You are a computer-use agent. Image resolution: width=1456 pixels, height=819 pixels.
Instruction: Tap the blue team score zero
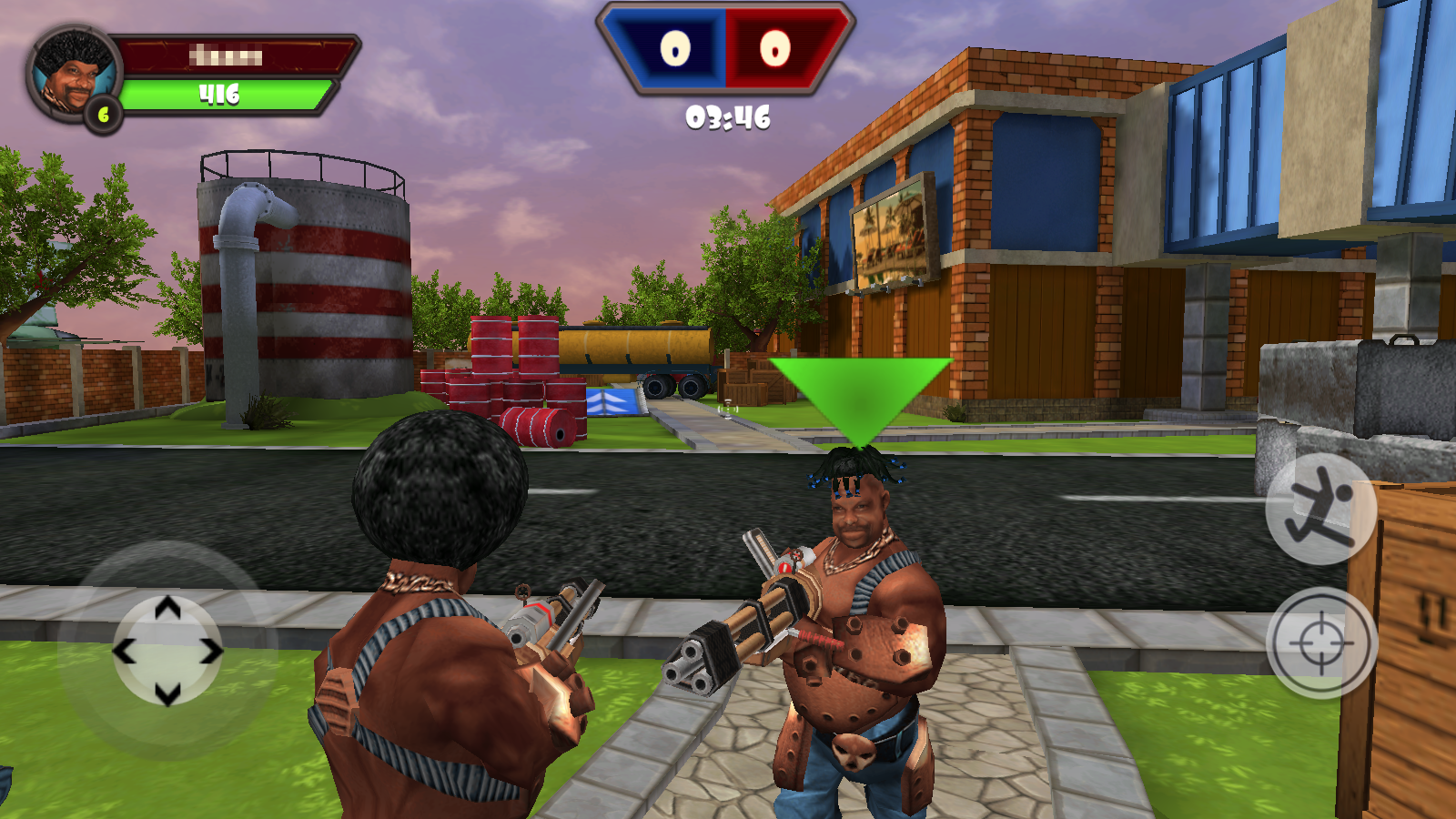[674, 50]
